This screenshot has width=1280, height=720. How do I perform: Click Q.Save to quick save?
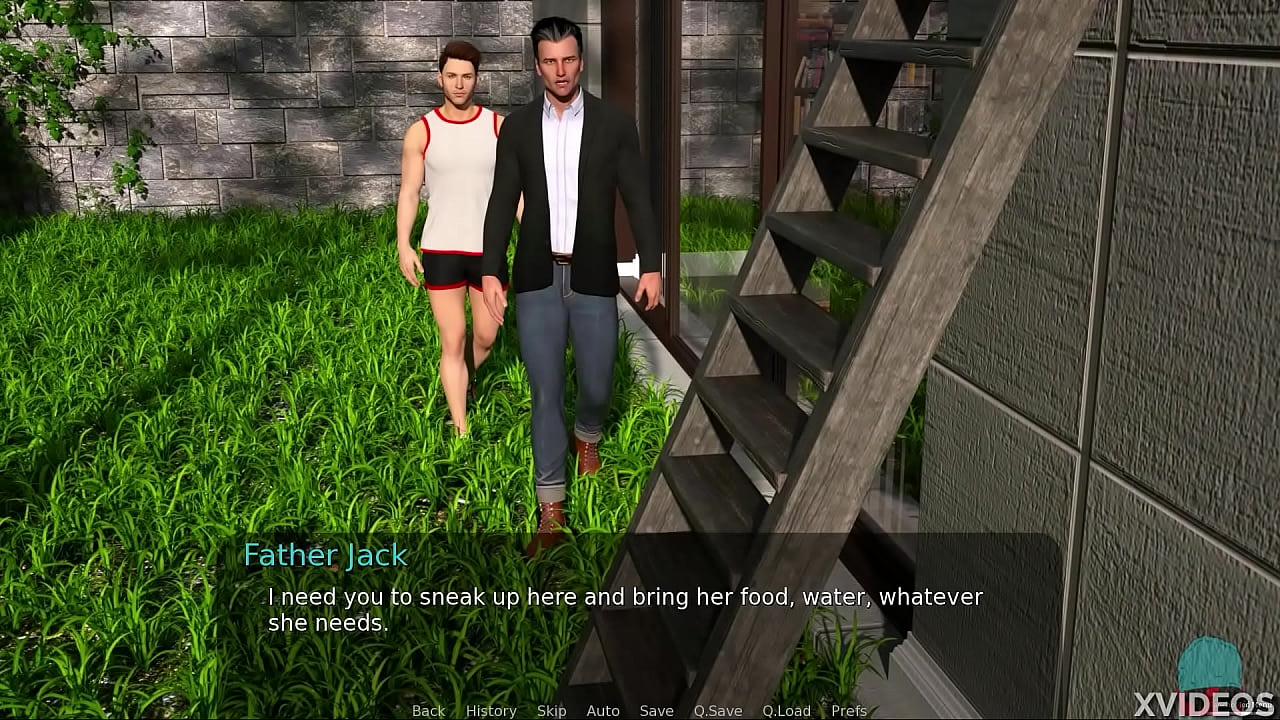718,710
